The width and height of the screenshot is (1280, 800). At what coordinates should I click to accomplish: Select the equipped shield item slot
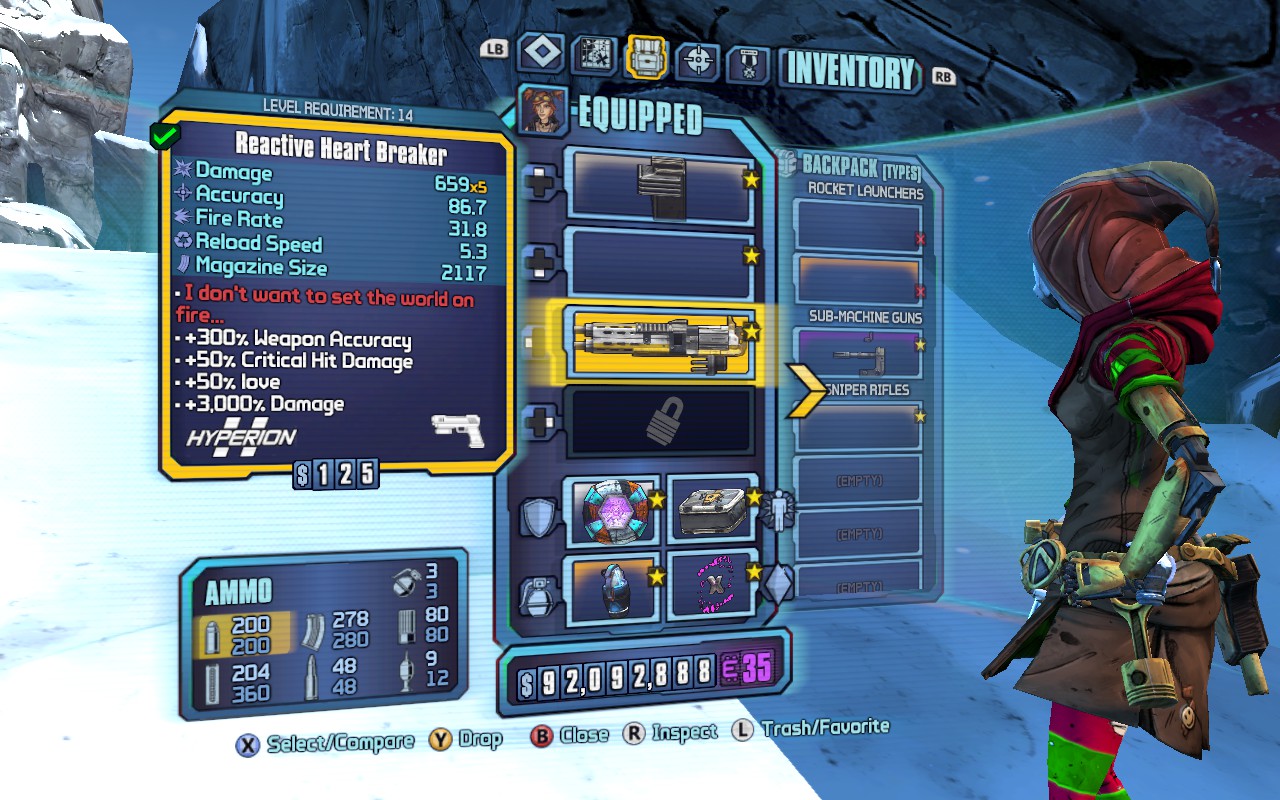[x=613, y=509]
